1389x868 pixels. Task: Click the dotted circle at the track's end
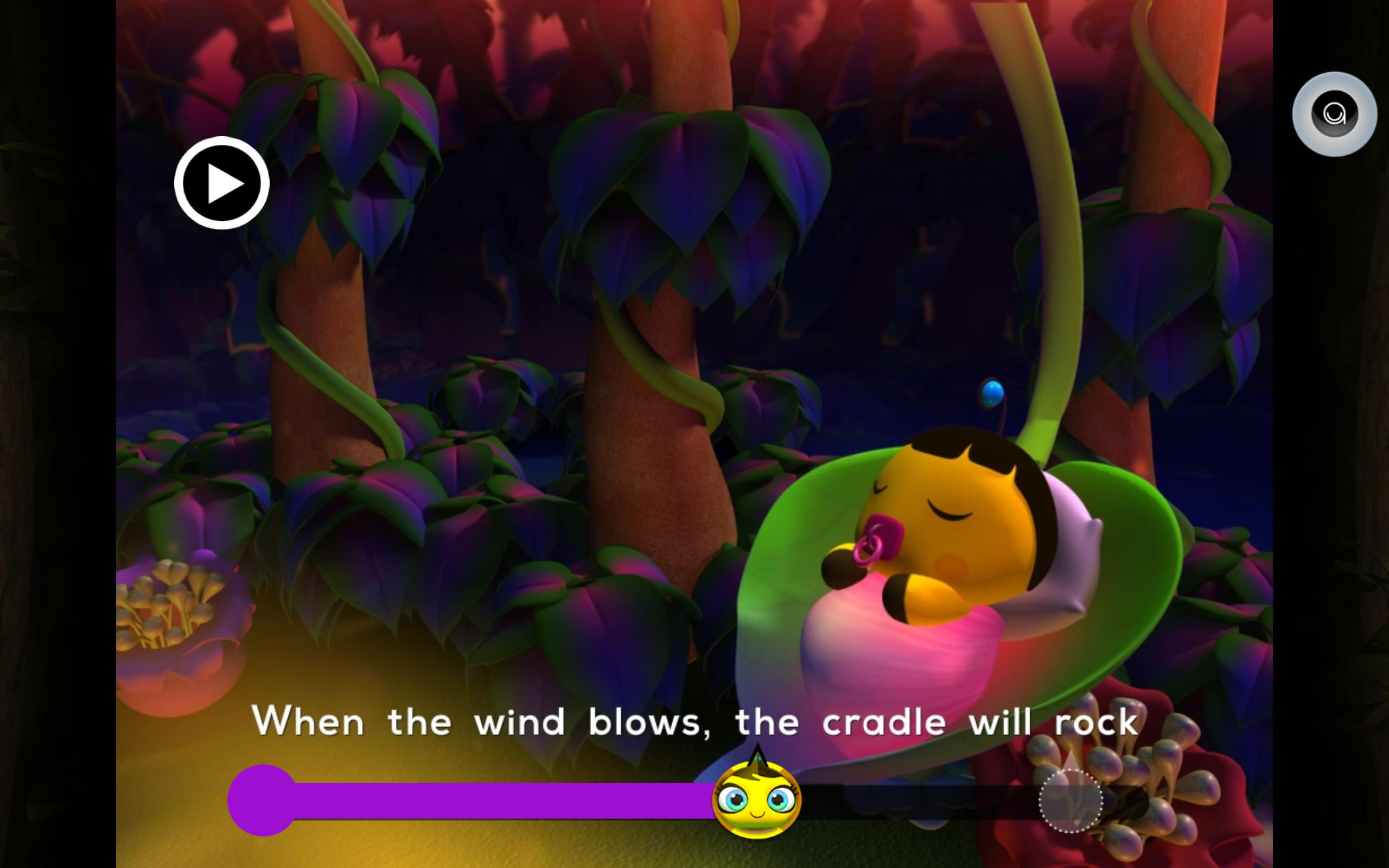pos(1071,801)
